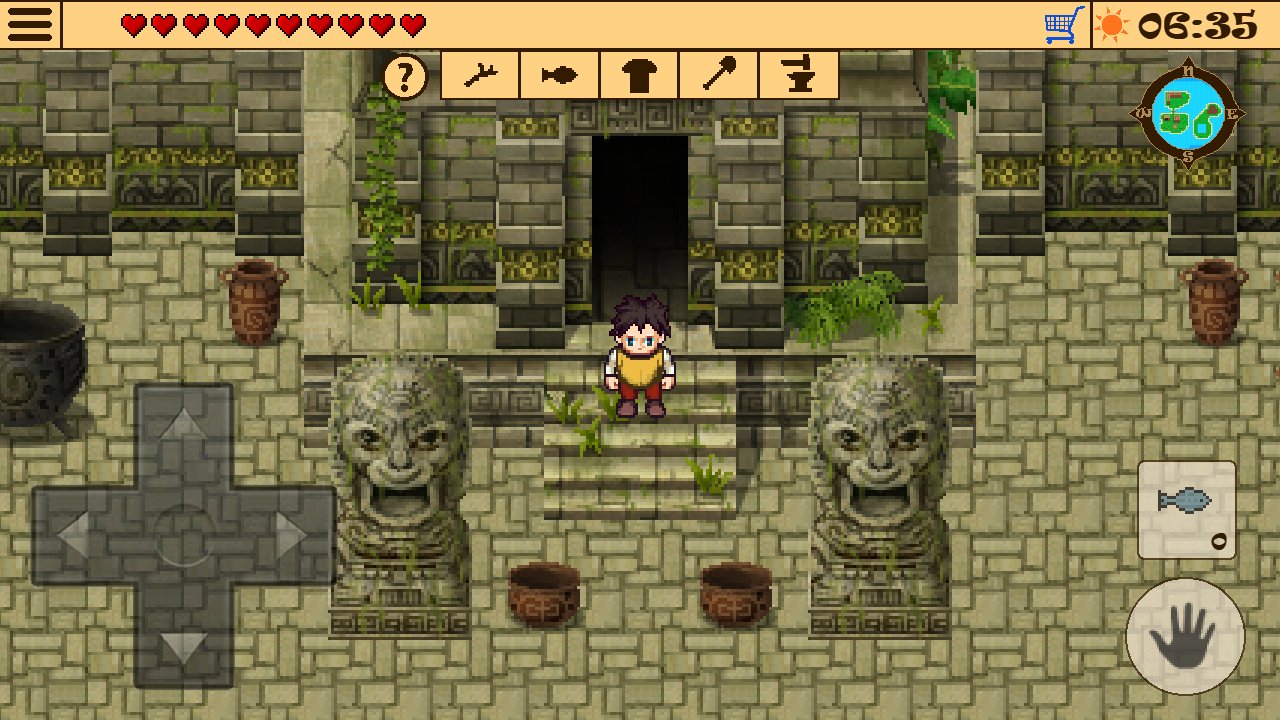Move right with the D-pad arrow

(291, 537)
